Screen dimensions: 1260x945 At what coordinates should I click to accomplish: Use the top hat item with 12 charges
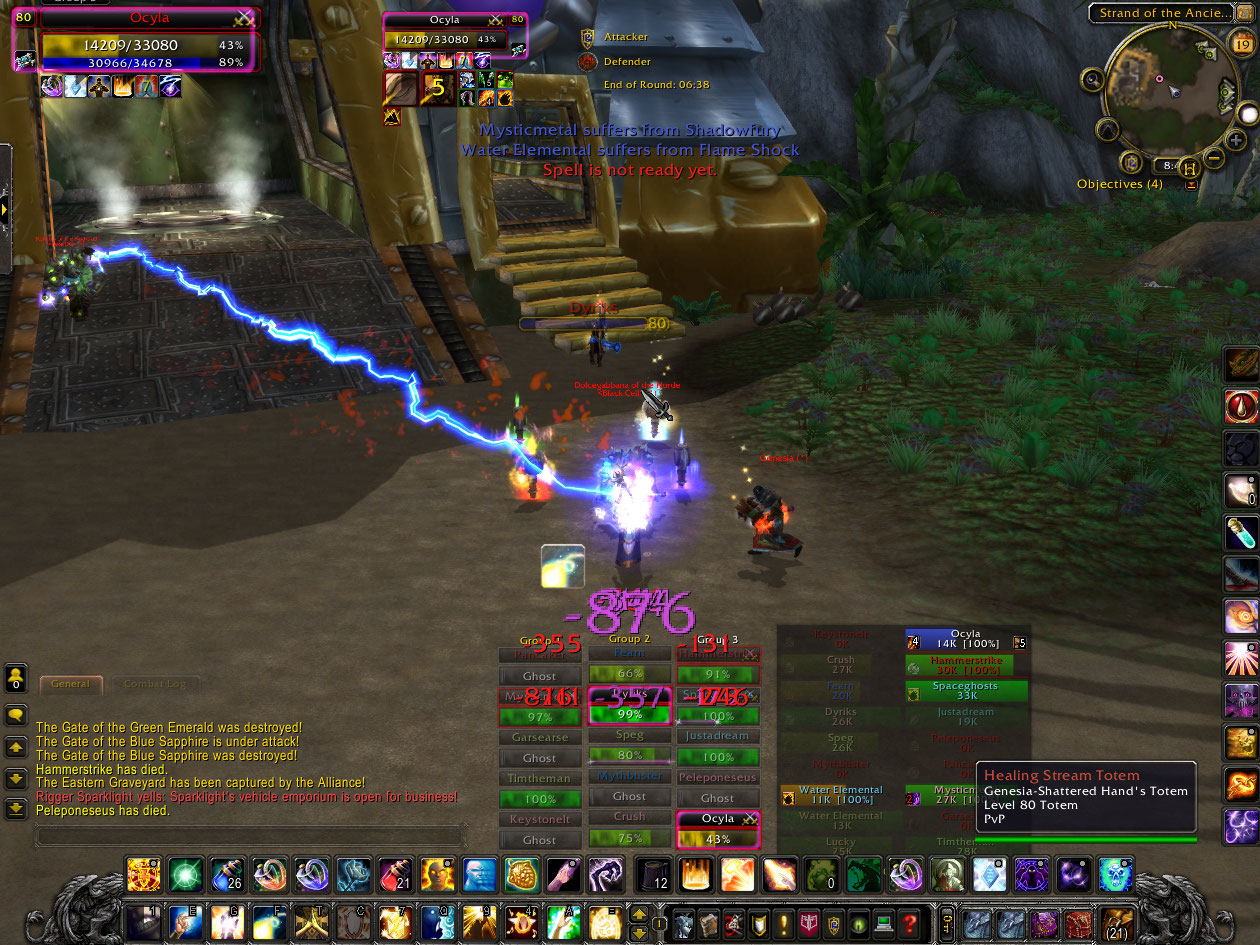(x=655, y=875)
